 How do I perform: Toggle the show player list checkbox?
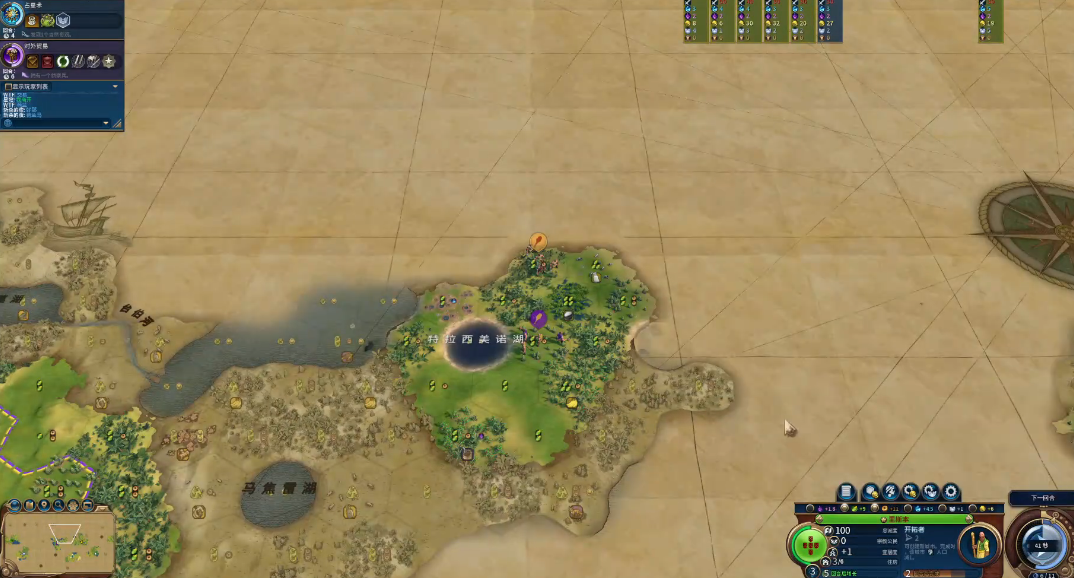[8, 87]
